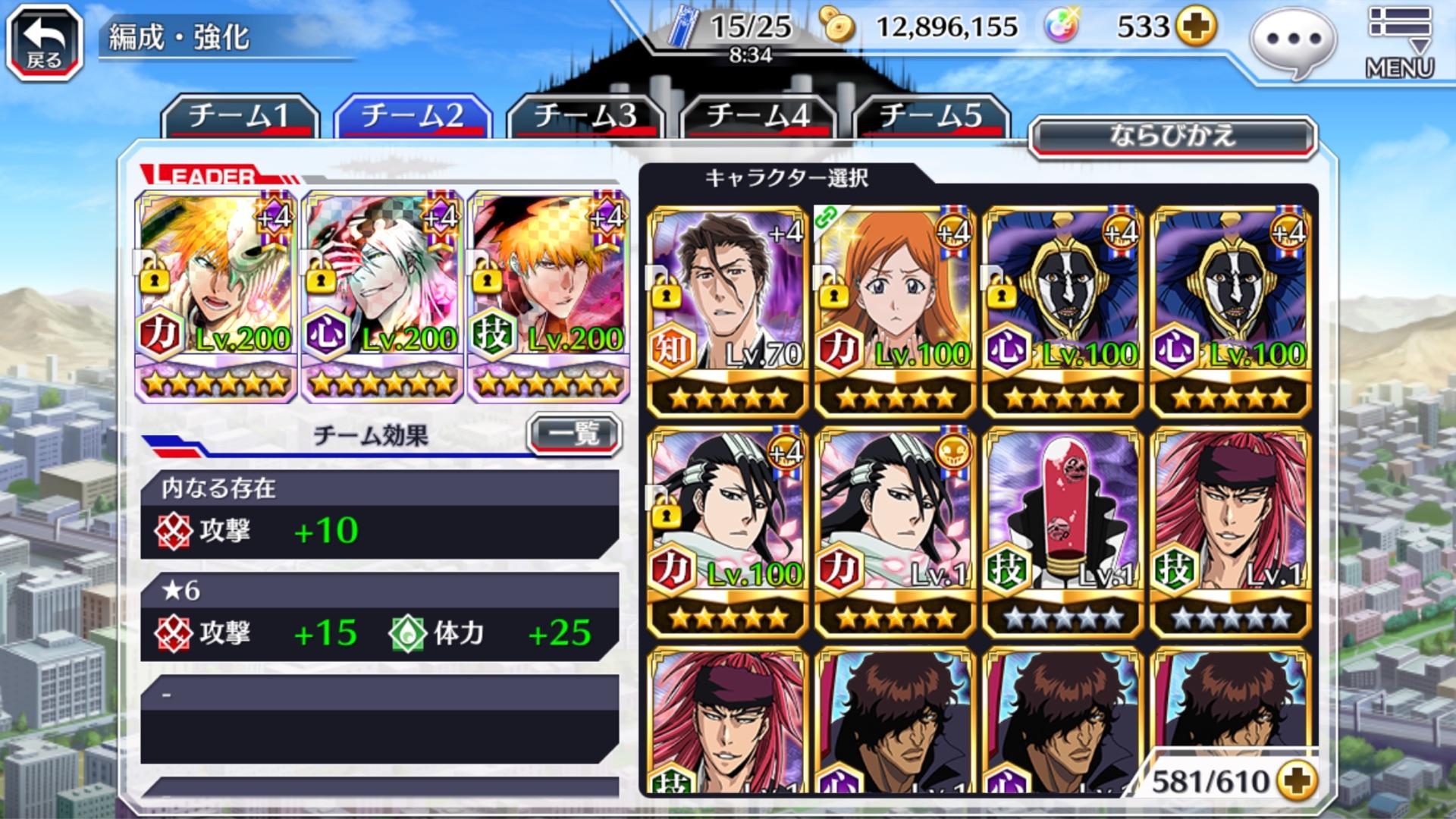Open the MENU dropdown
The height and width of the screenshot is (819, 1456).
coord(1400,42)
